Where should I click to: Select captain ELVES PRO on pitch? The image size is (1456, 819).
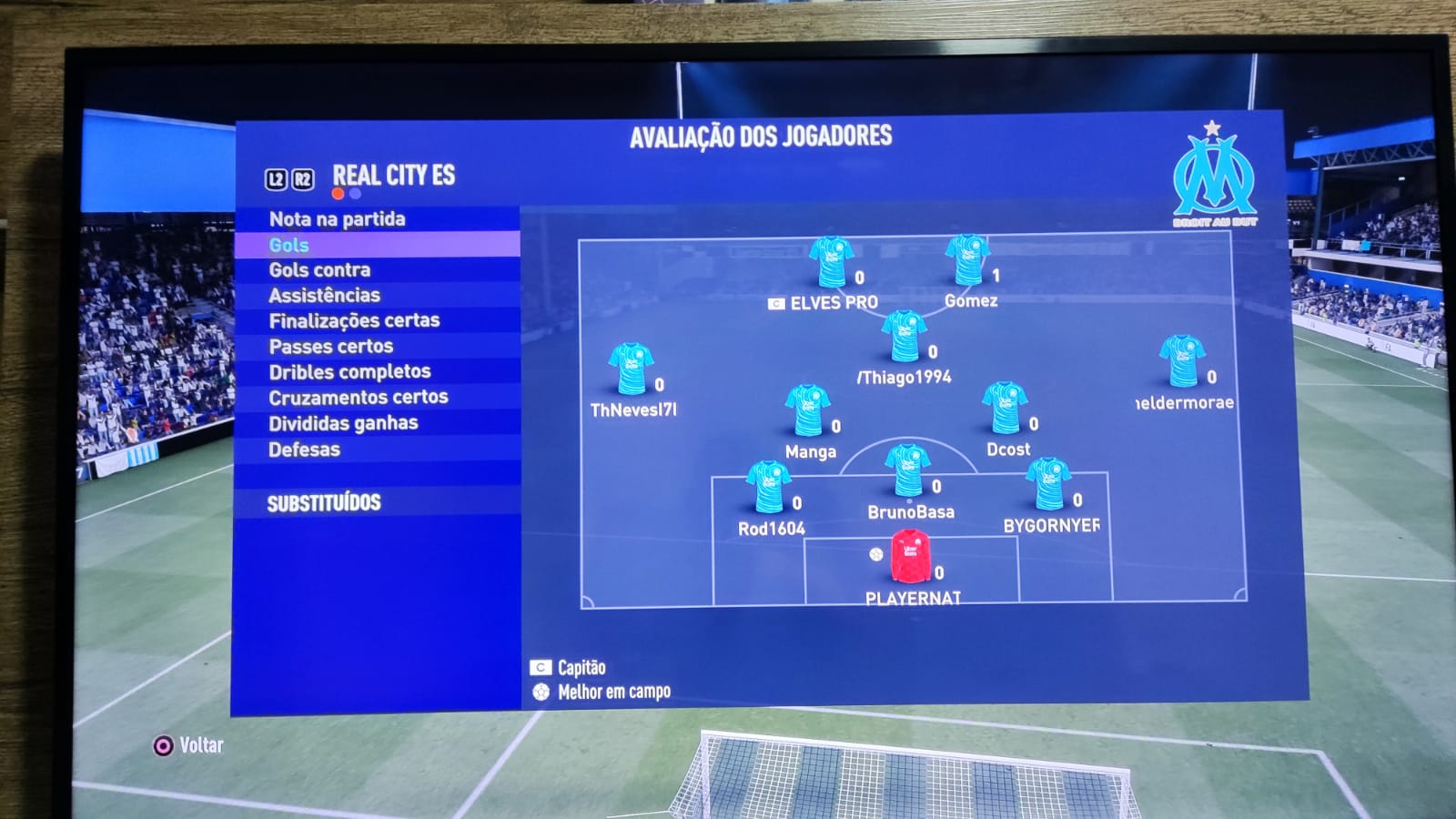pyautogui.click(x=831, y=263)
